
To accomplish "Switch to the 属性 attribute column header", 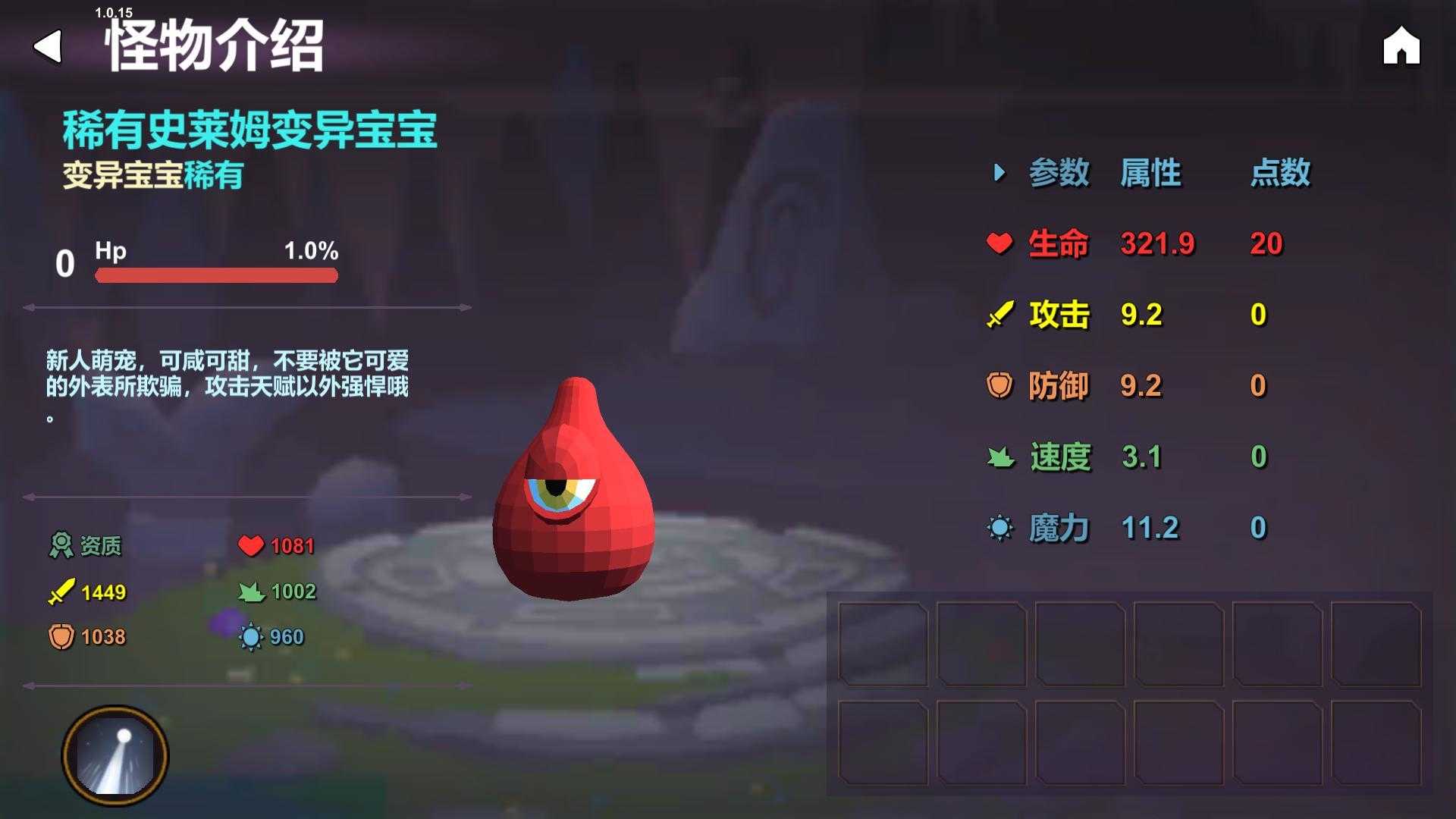I will pyautogui.click(x=1150, y=173).
